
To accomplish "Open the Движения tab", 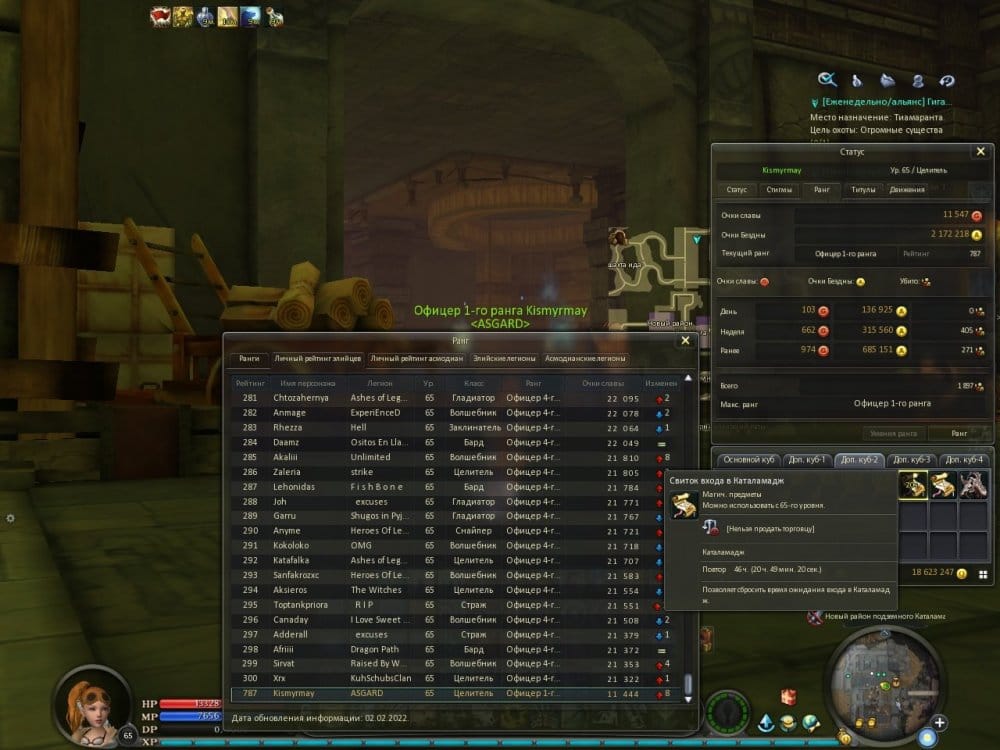I will tap(906, 189).
